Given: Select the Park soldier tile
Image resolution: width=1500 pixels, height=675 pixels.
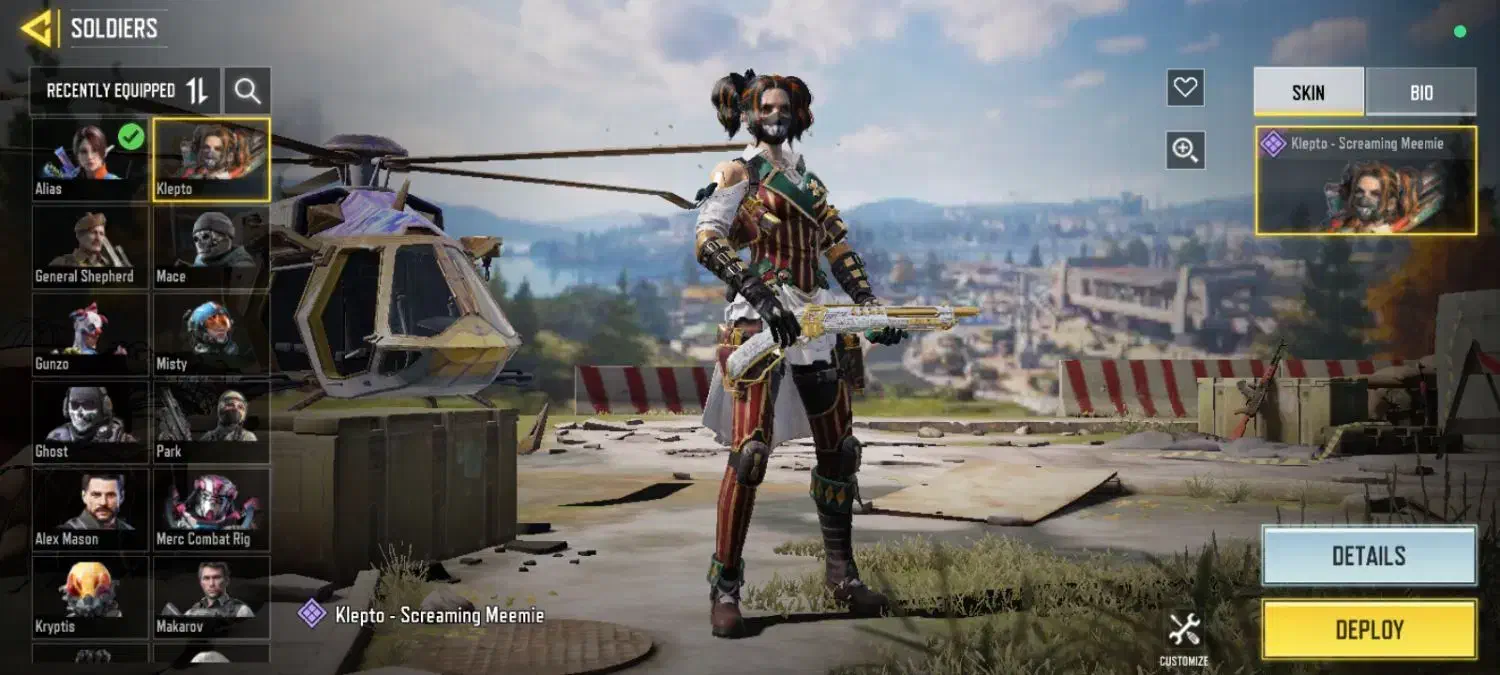Looking at the screenshot, I should (x=211, y=421).
